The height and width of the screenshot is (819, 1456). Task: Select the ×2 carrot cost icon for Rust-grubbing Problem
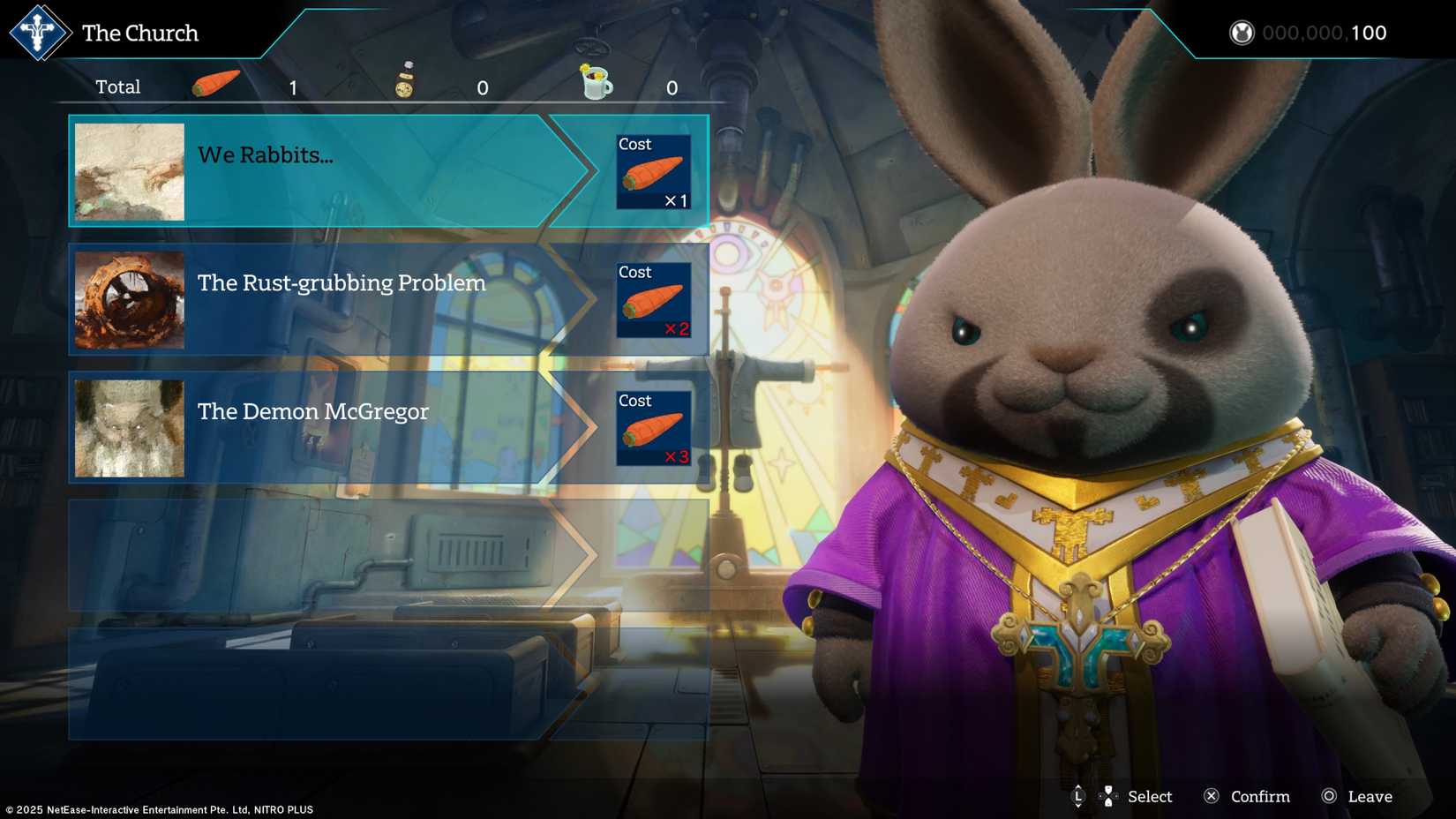point(651,302)
